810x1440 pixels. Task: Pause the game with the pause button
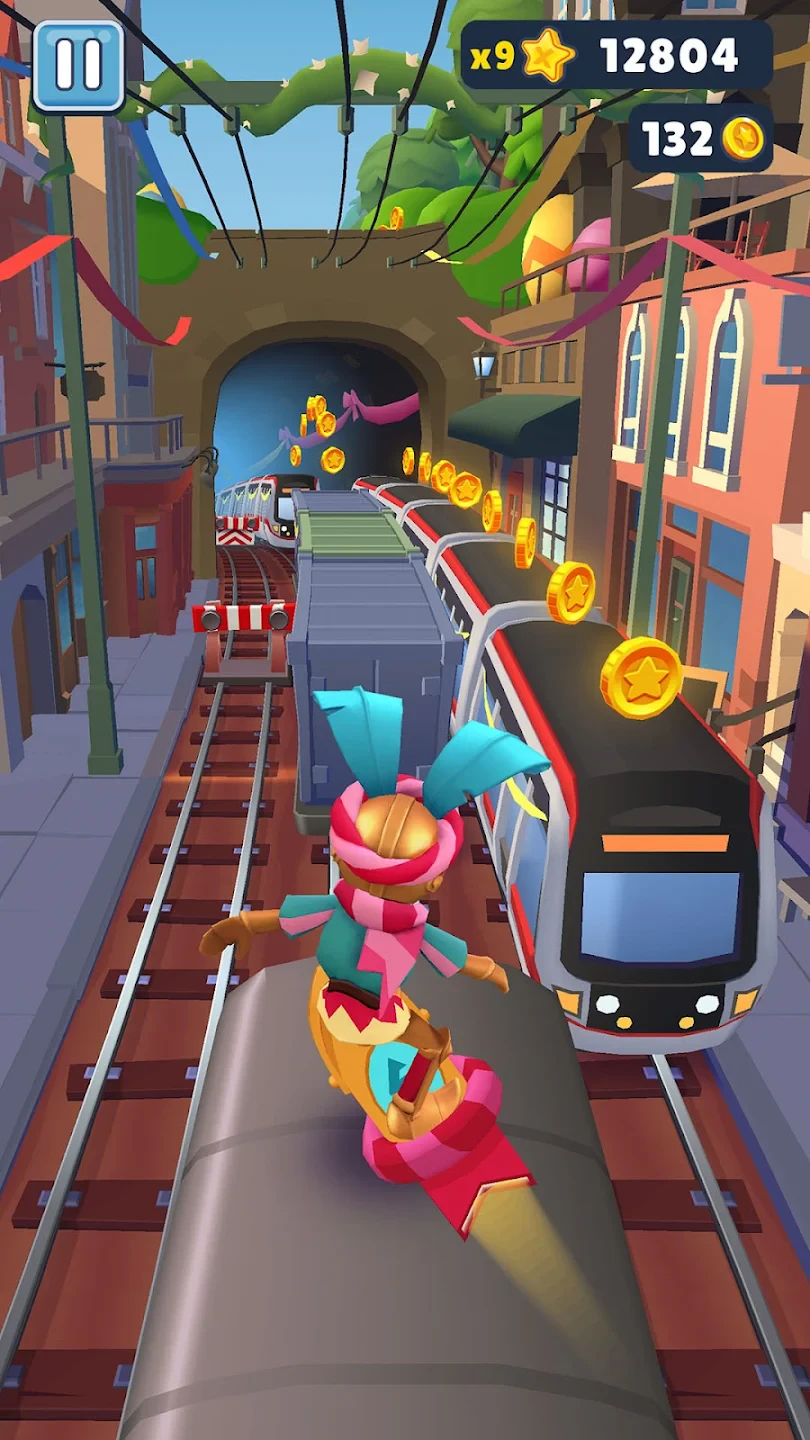click(x=78, y=65)
